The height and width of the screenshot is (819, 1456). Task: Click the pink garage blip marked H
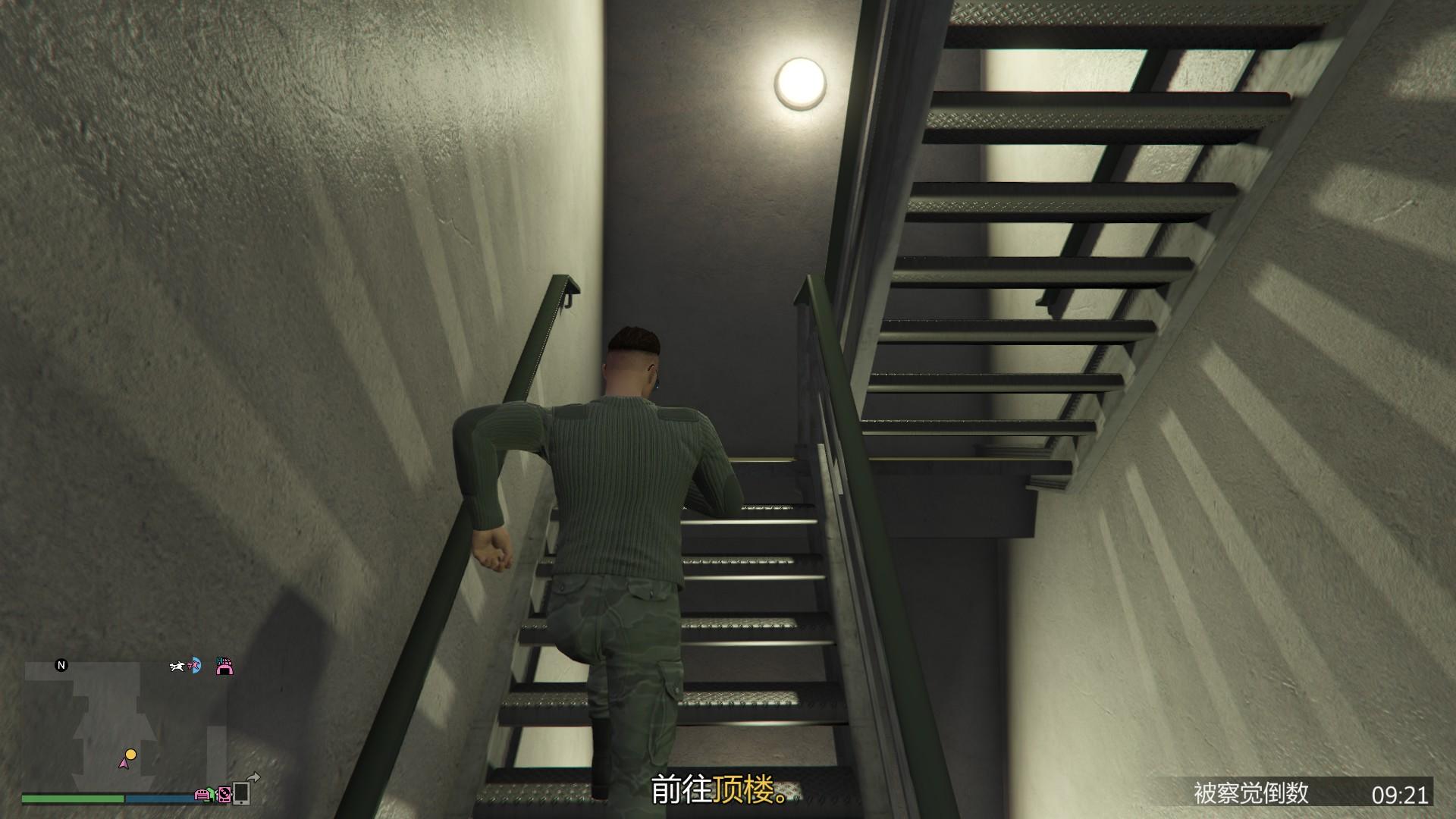tap(224, 667)
